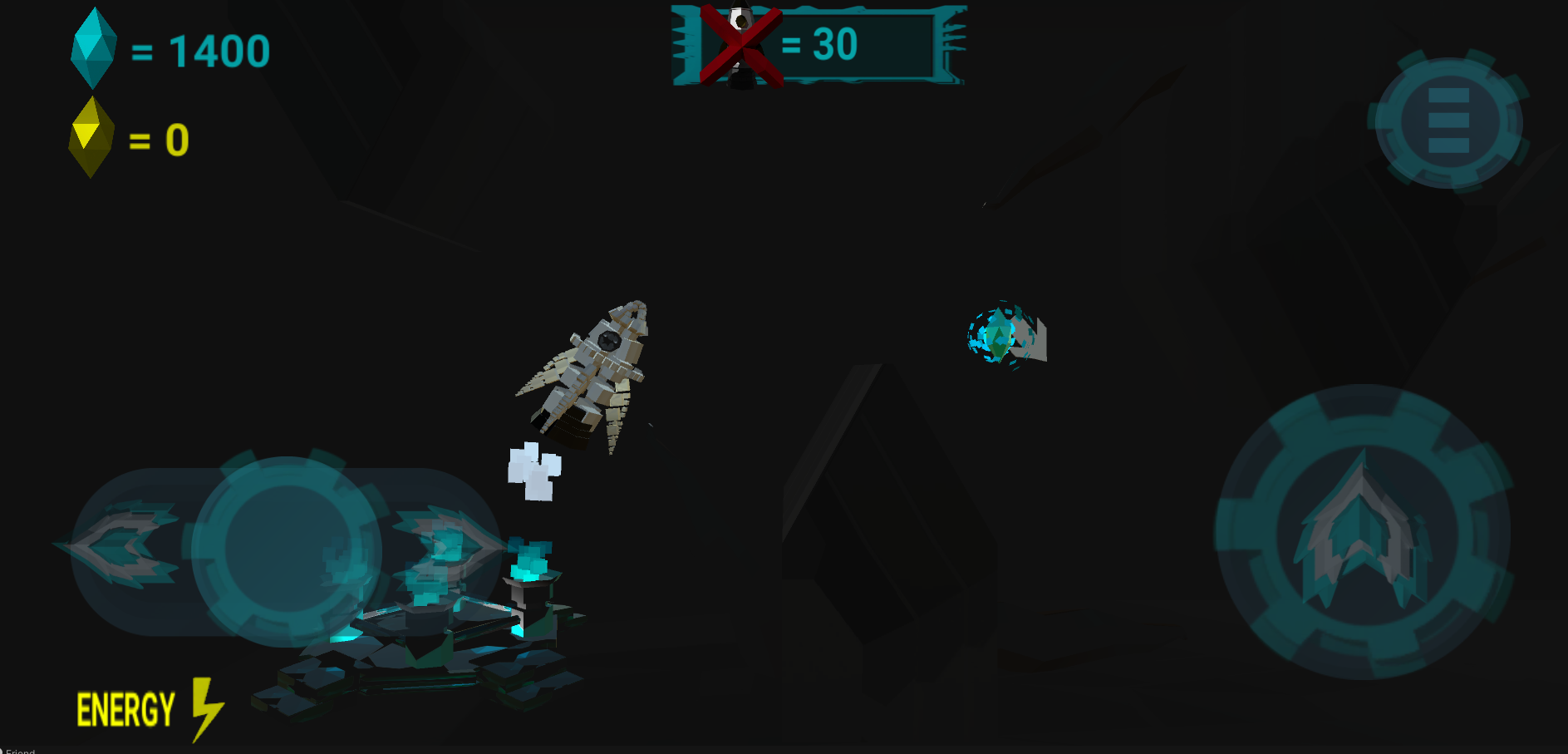This screenshot has height=754, width=1568.
Task: Select the lives banner at top center
Action: 818,46
